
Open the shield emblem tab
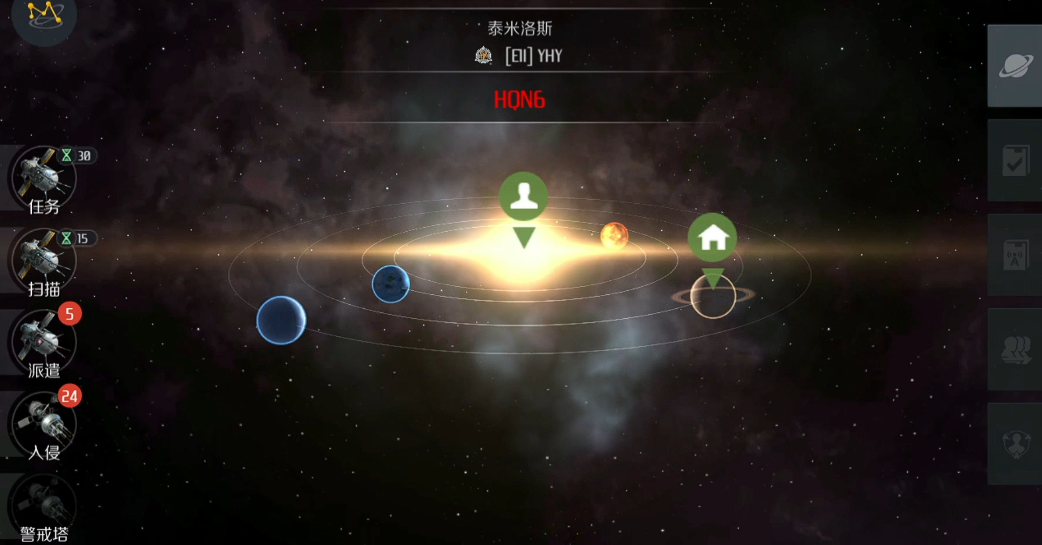pyautogui.click(x=1015, y=444)
